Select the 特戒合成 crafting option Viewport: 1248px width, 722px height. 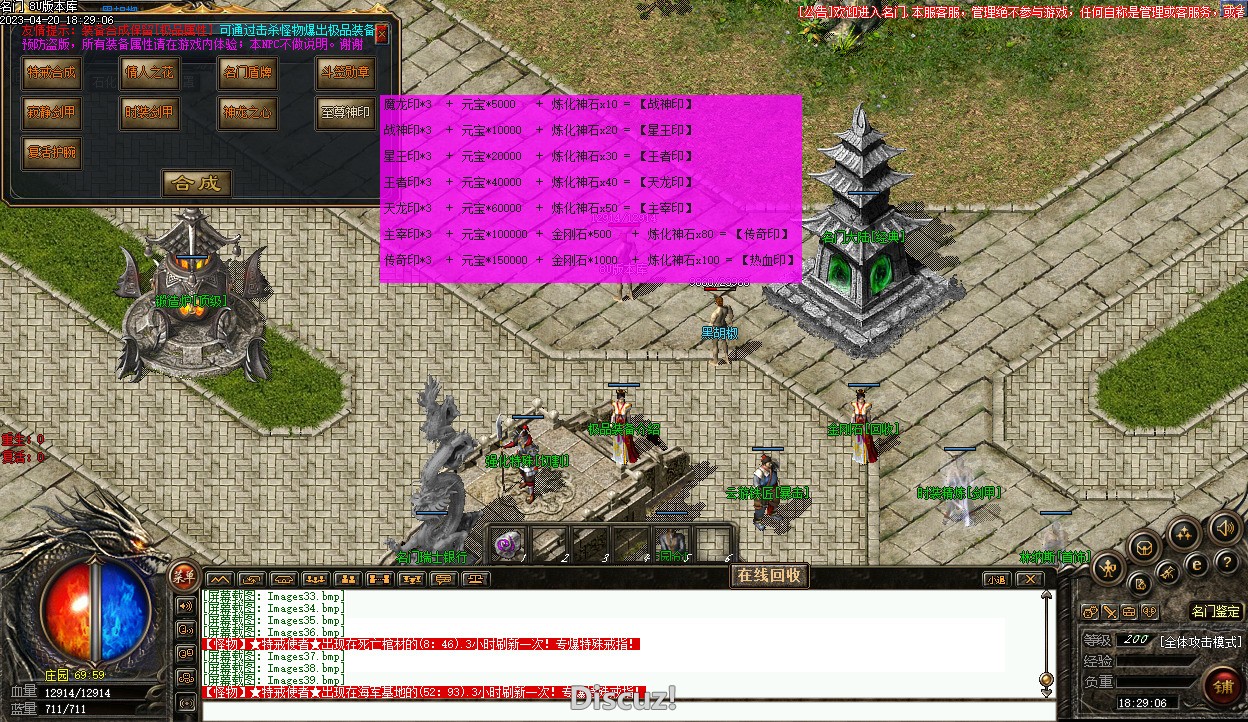point(51,73)
